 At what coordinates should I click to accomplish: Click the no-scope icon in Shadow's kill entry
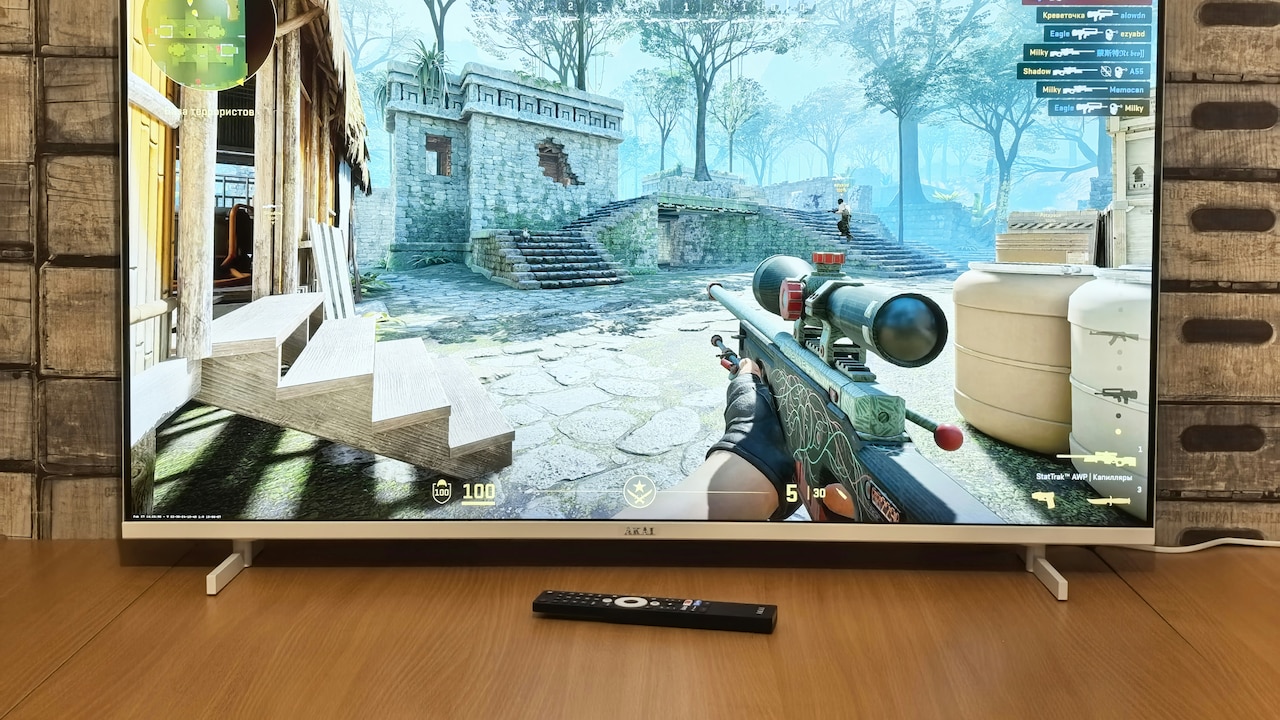1106,72
